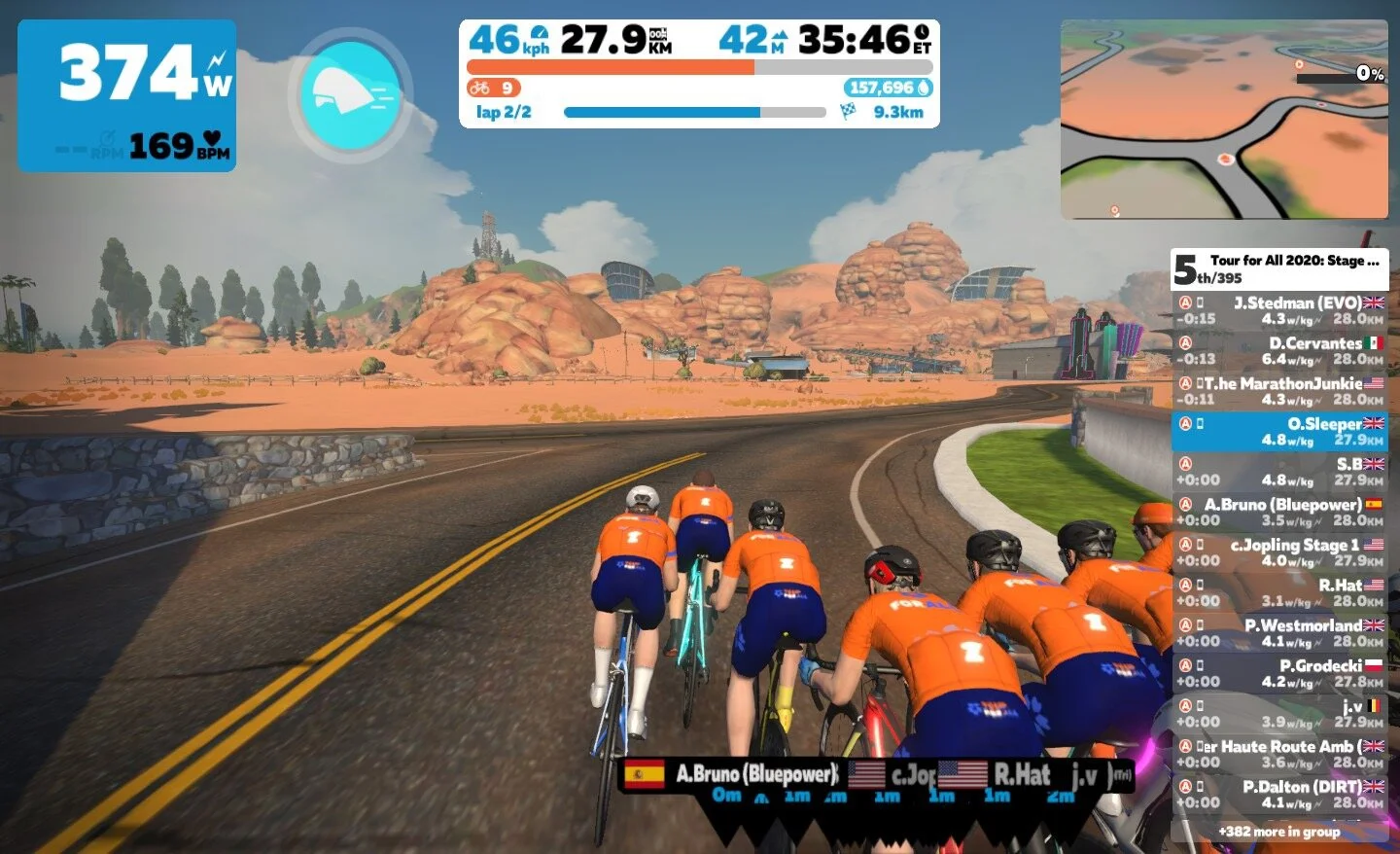Click the highlighted O.Sleeper row
The width and height of the screenshot is (1400, 854).
click(1279, 432)
